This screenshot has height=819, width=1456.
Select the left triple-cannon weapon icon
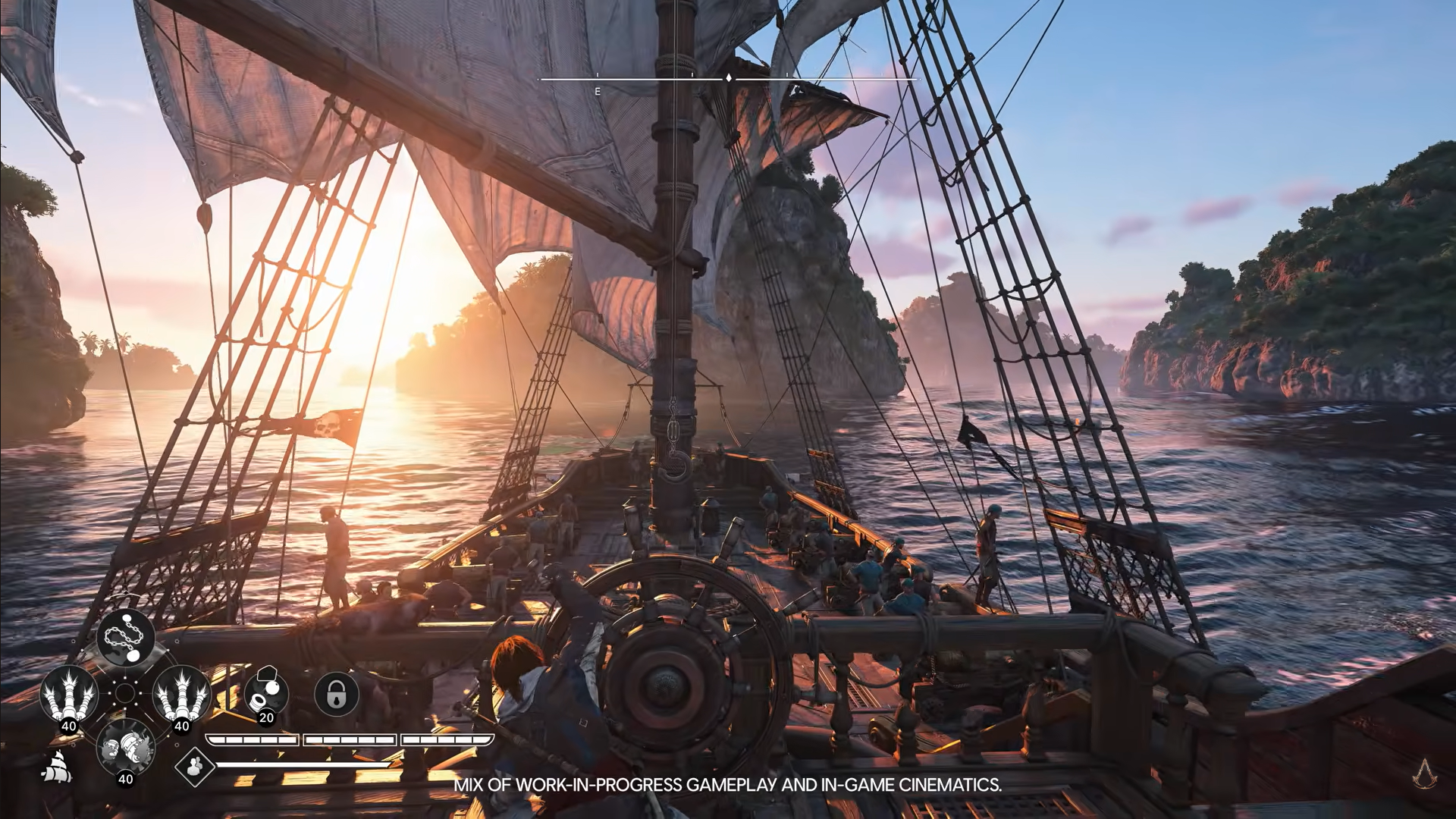[68, 693]
